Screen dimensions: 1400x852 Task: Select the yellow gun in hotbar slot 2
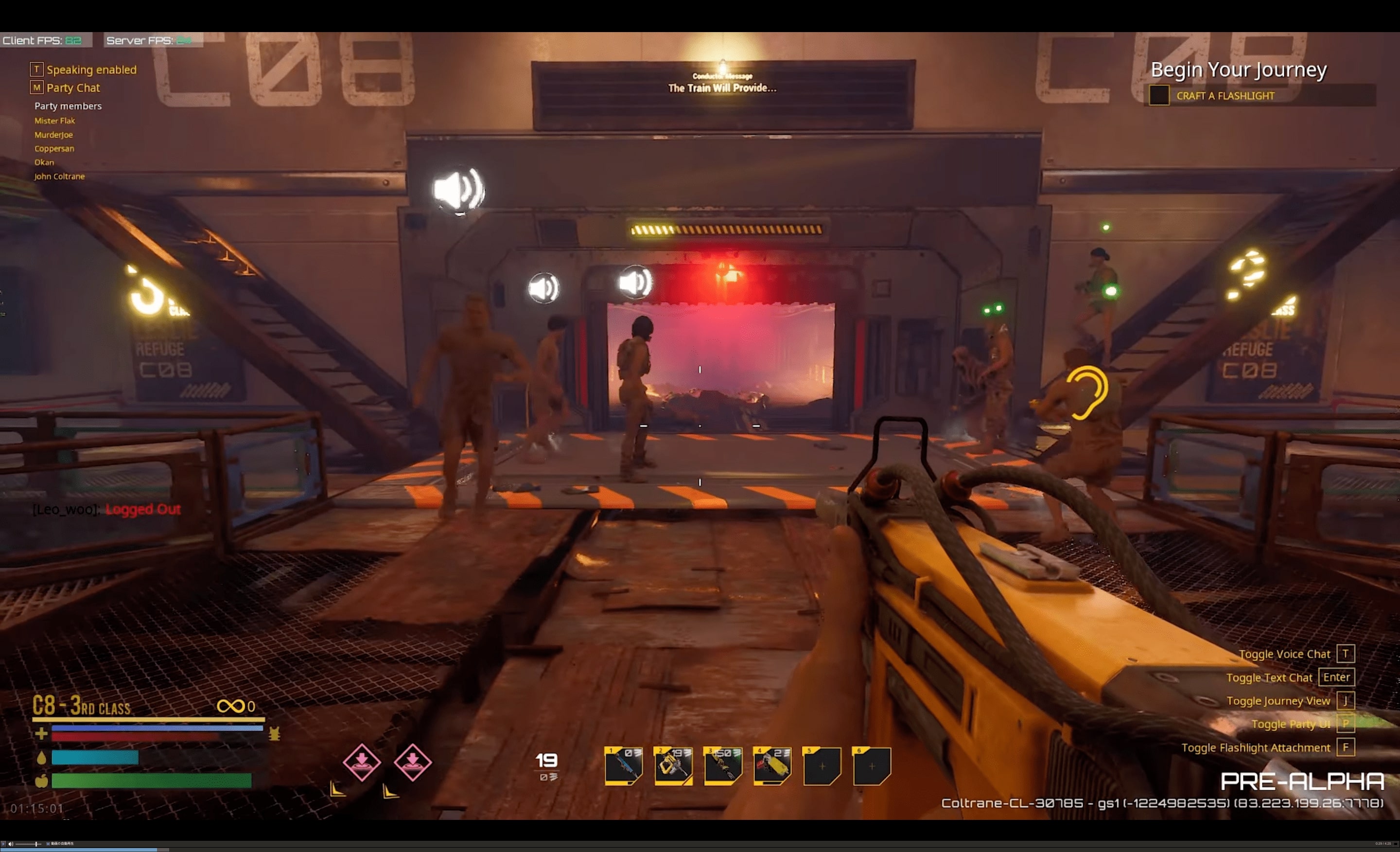(673, 765)
